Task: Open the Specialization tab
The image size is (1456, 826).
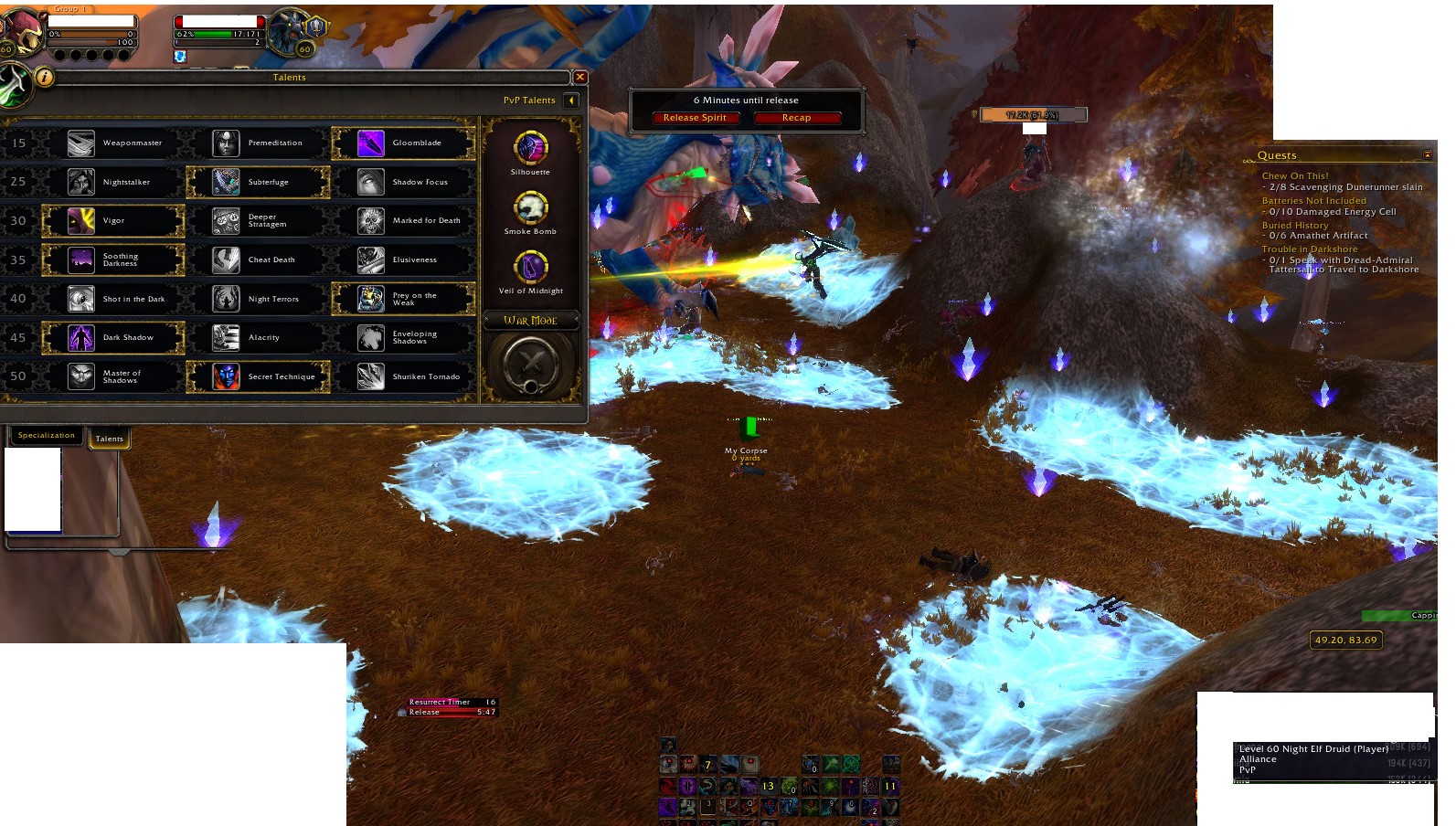Action: 47,435
